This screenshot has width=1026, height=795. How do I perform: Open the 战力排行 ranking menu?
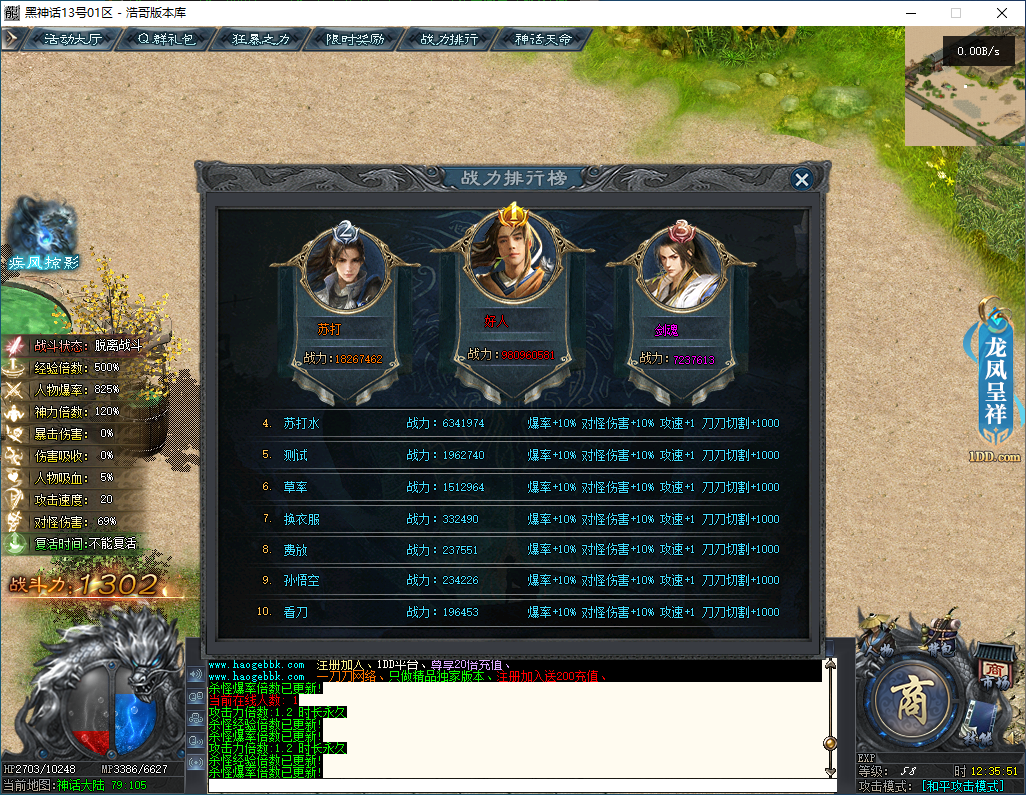(449, 40)
